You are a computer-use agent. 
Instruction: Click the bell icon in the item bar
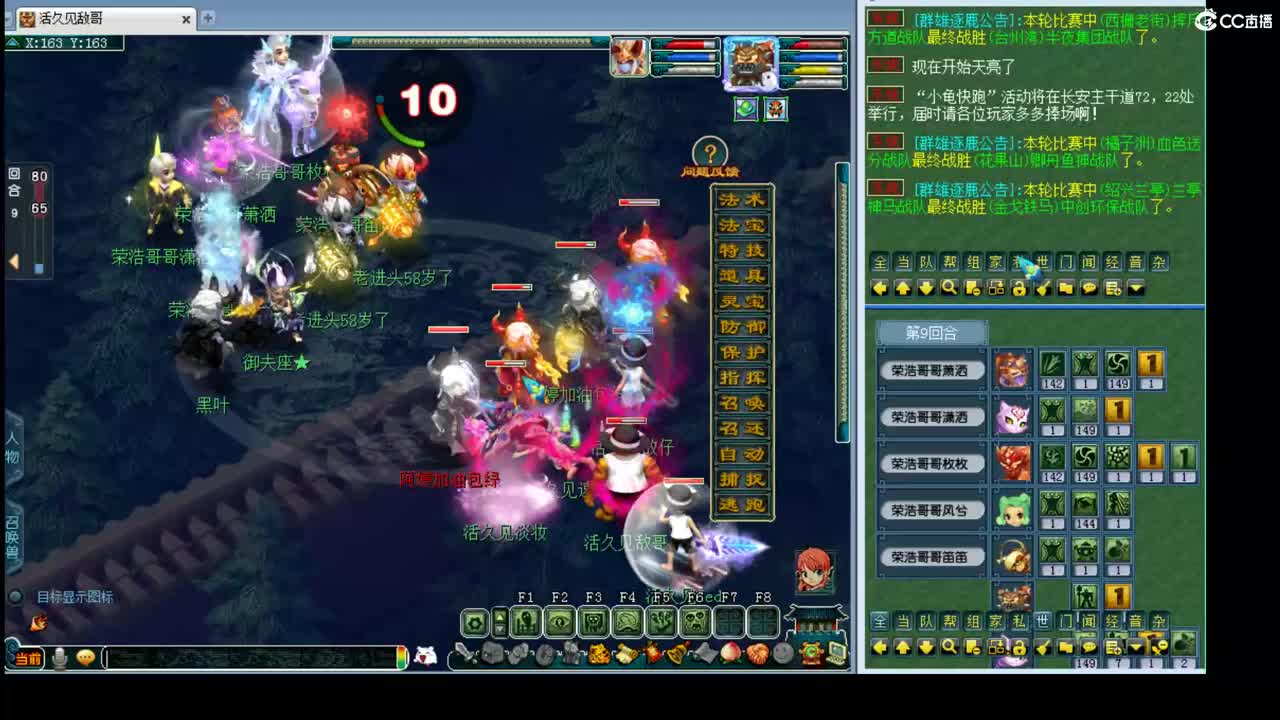coord(675,653)
